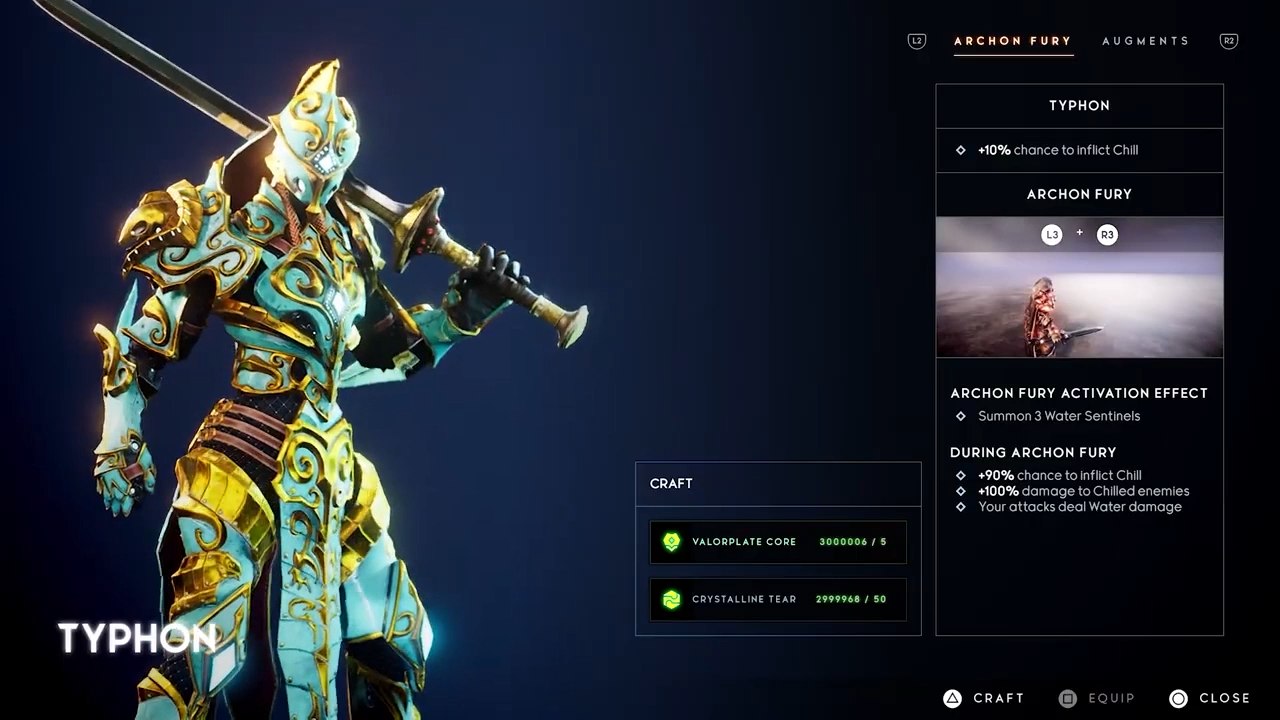Switch to the Augments tab
1280x720 pixels.
pyautogui.click(x=1145, y=41)
